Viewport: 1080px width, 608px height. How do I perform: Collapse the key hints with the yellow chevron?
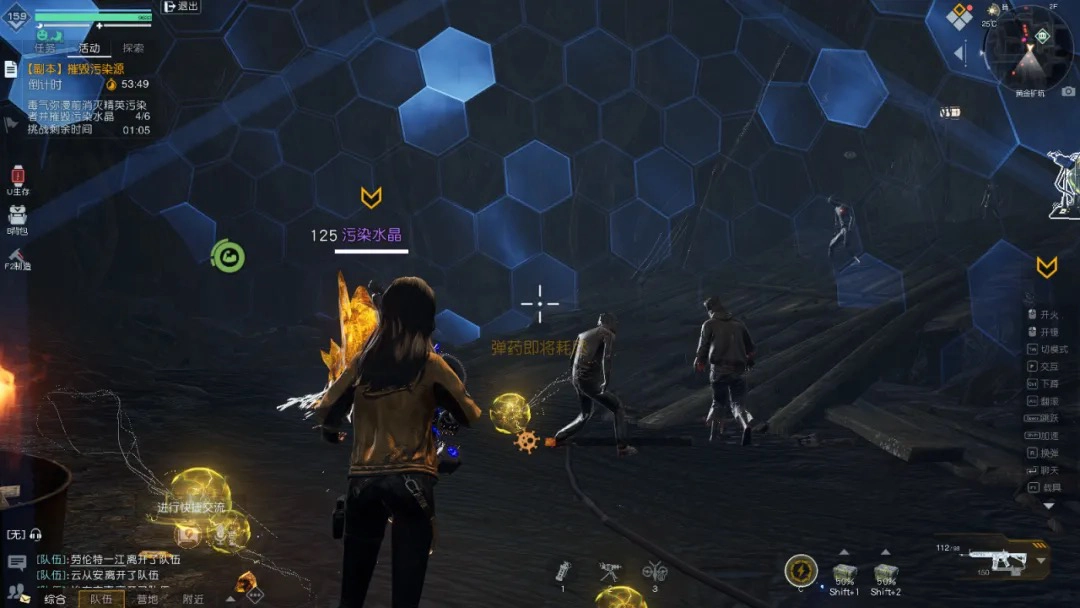tap(1046, 267)
